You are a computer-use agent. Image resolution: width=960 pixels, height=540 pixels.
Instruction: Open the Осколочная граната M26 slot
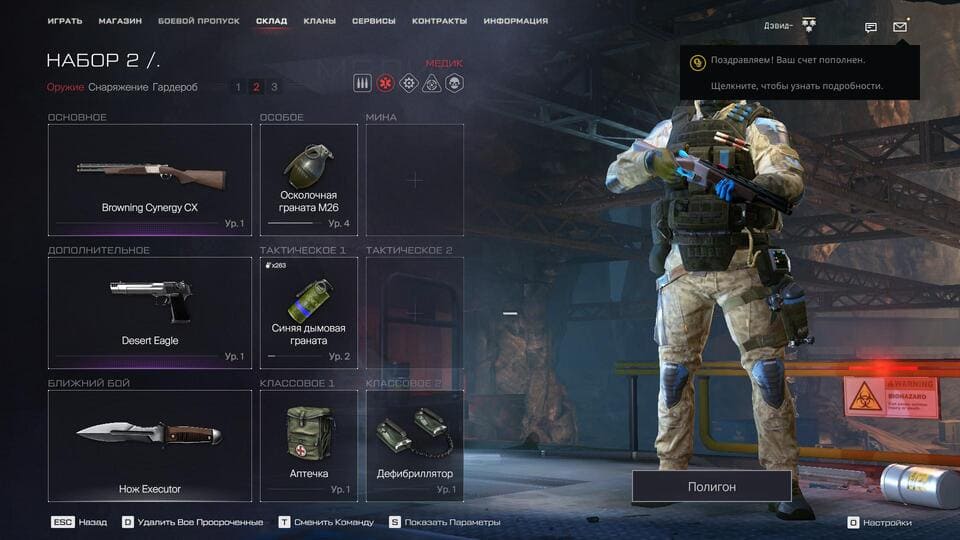tap(309, 180)
